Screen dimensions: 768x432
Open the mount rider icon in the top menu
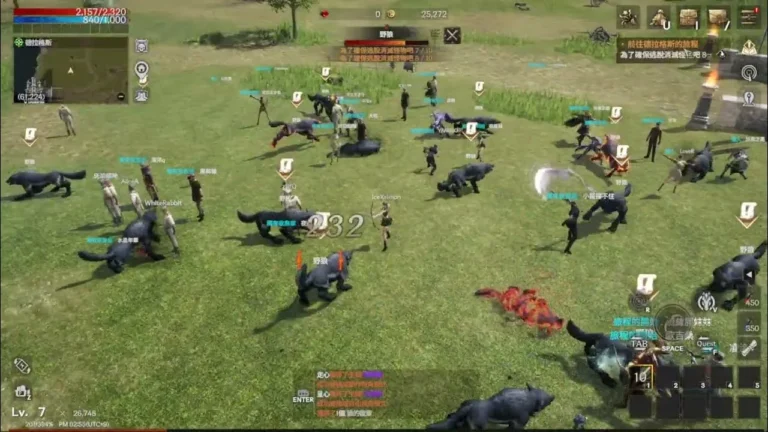(x=658, y=16)
